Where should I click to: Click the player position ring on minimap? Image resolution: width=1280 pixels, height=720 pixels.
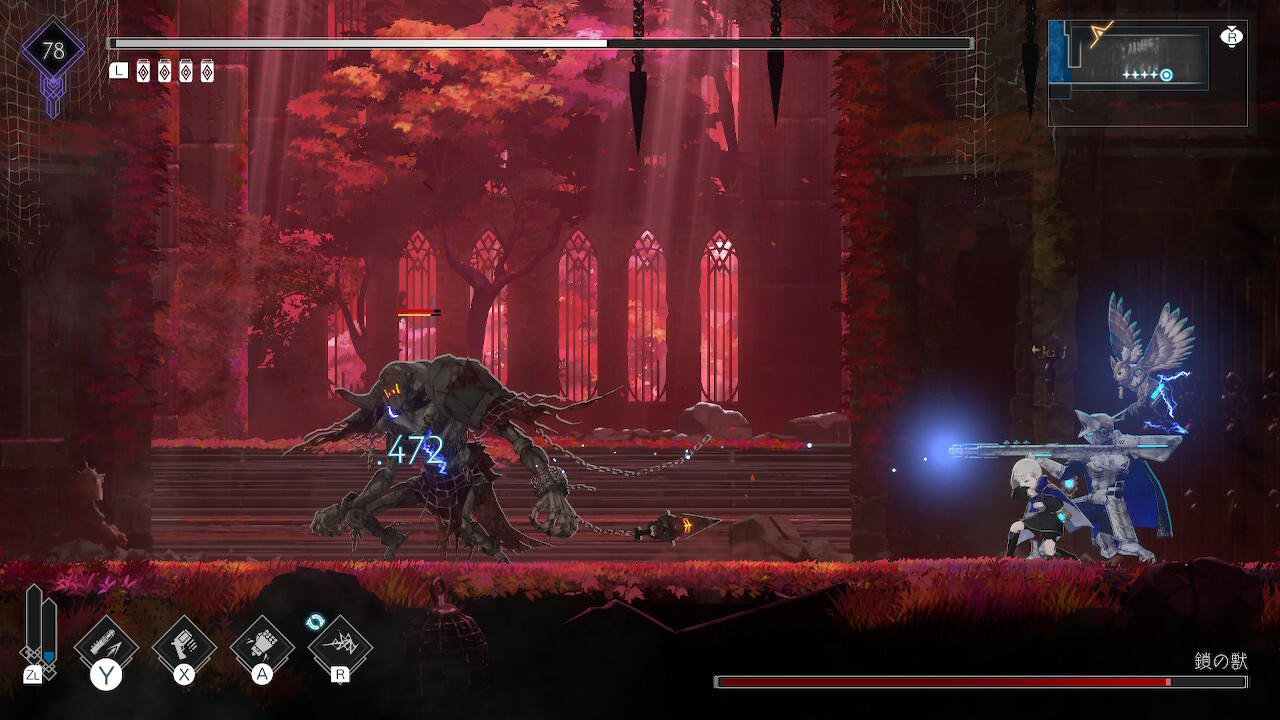[1166, 75]
